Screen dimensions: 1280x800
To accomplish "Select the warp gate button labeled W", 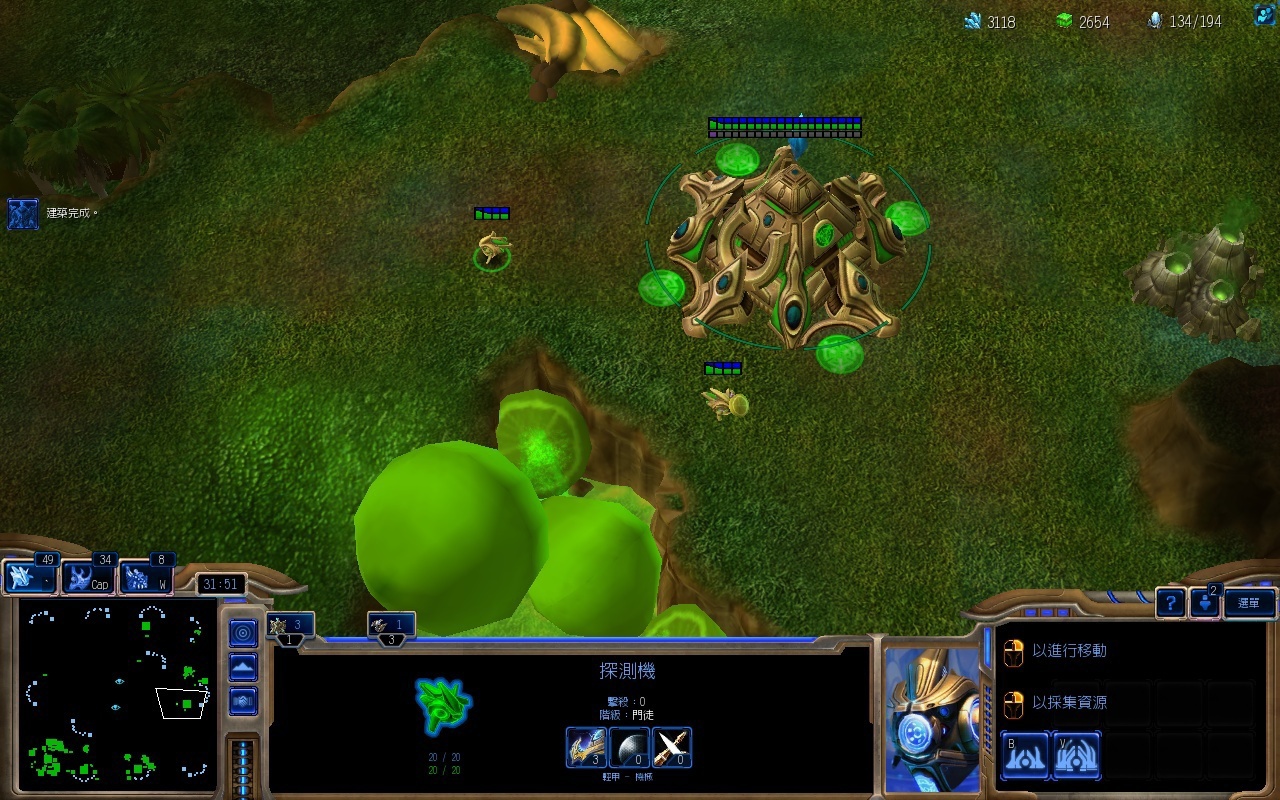I will tap(146, 578).
